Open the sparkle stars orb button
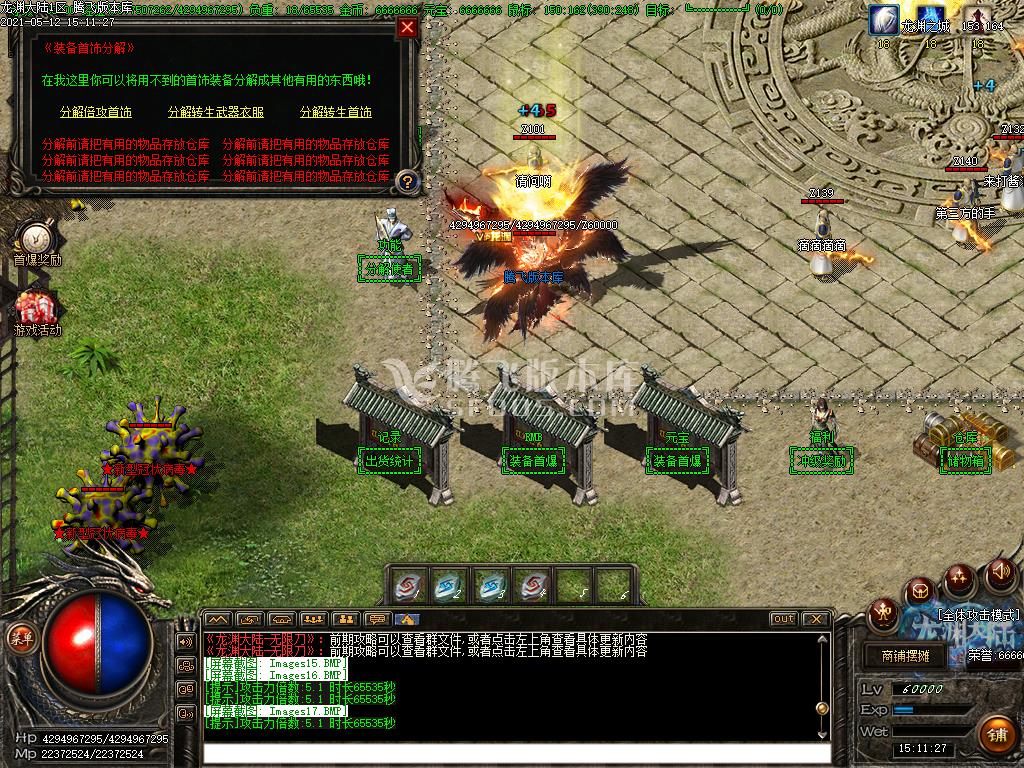 [960, 577]
